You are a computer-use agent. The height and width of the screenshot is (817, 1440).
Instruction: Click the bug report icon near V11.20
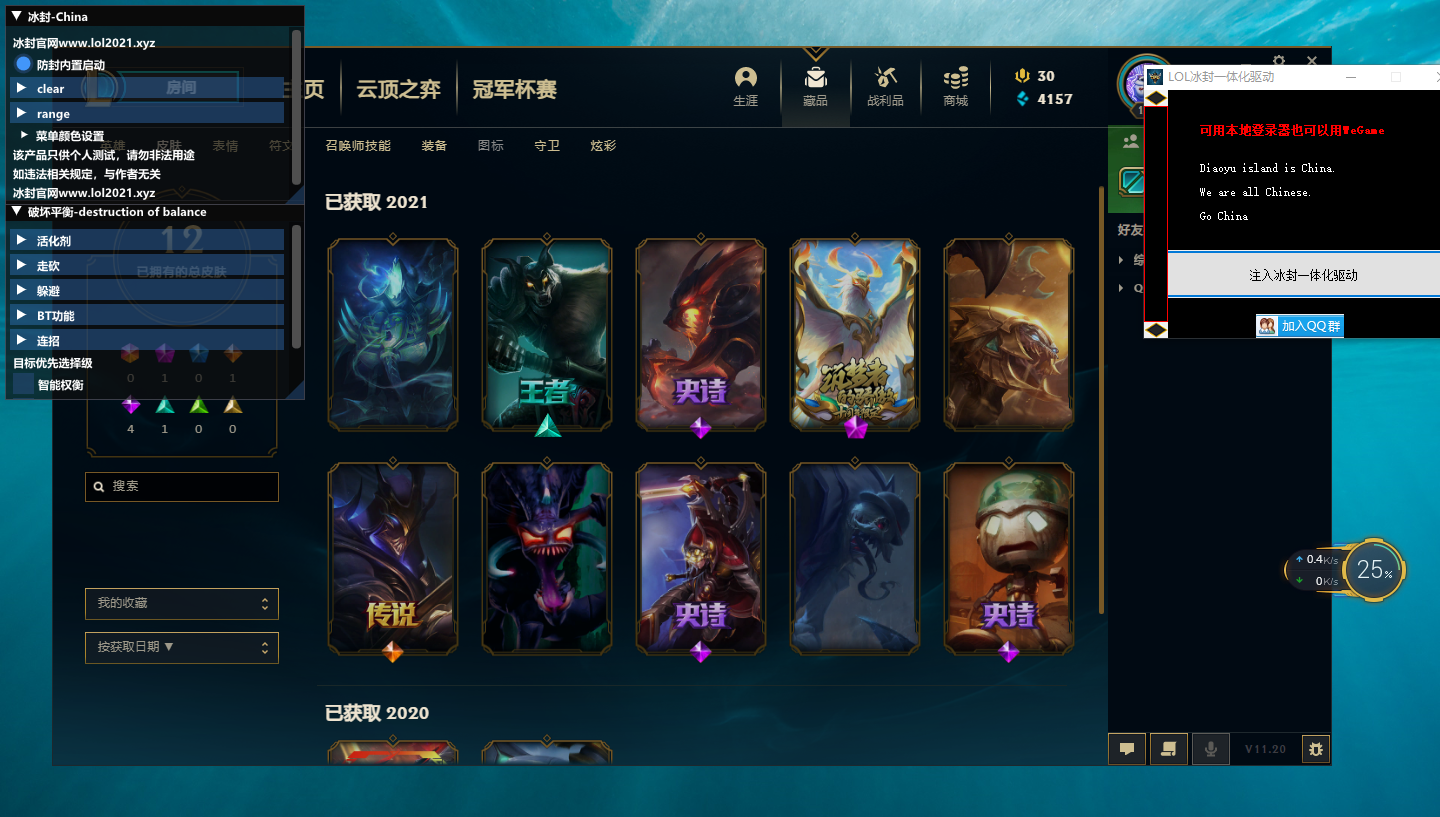coord(1316,748)
